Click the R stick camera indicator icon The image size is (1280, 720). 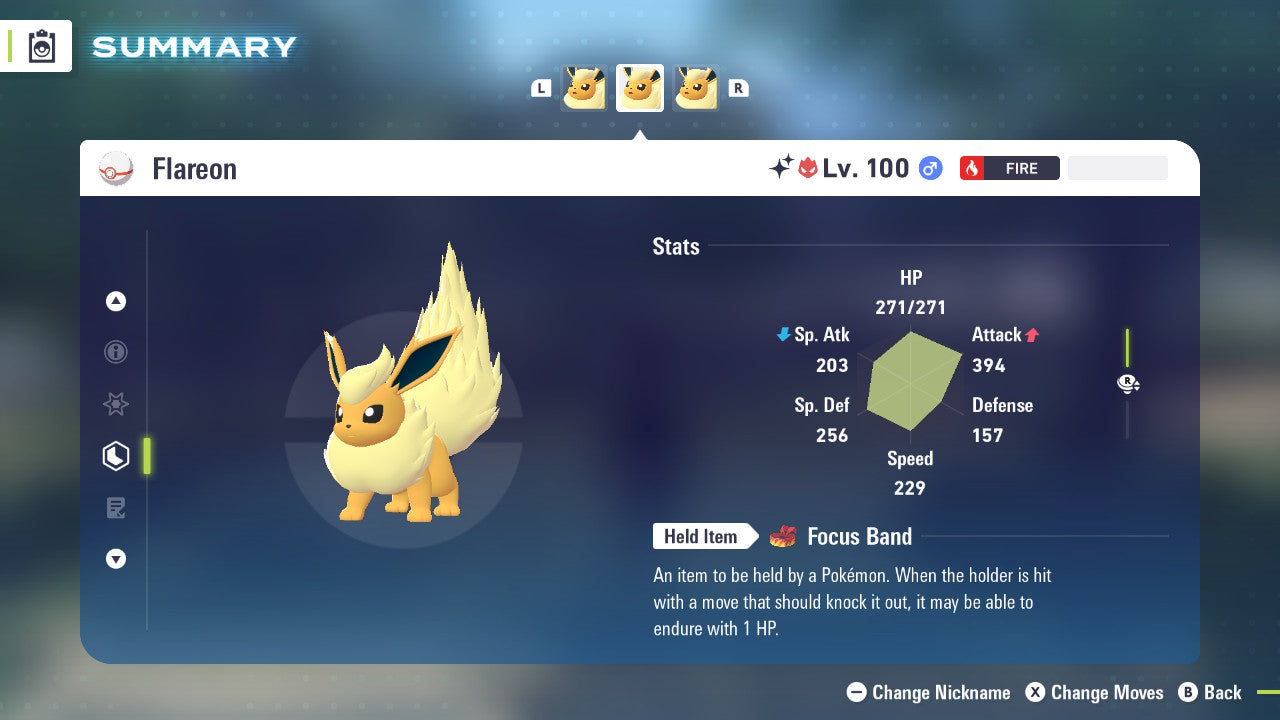click(1128, 383)
